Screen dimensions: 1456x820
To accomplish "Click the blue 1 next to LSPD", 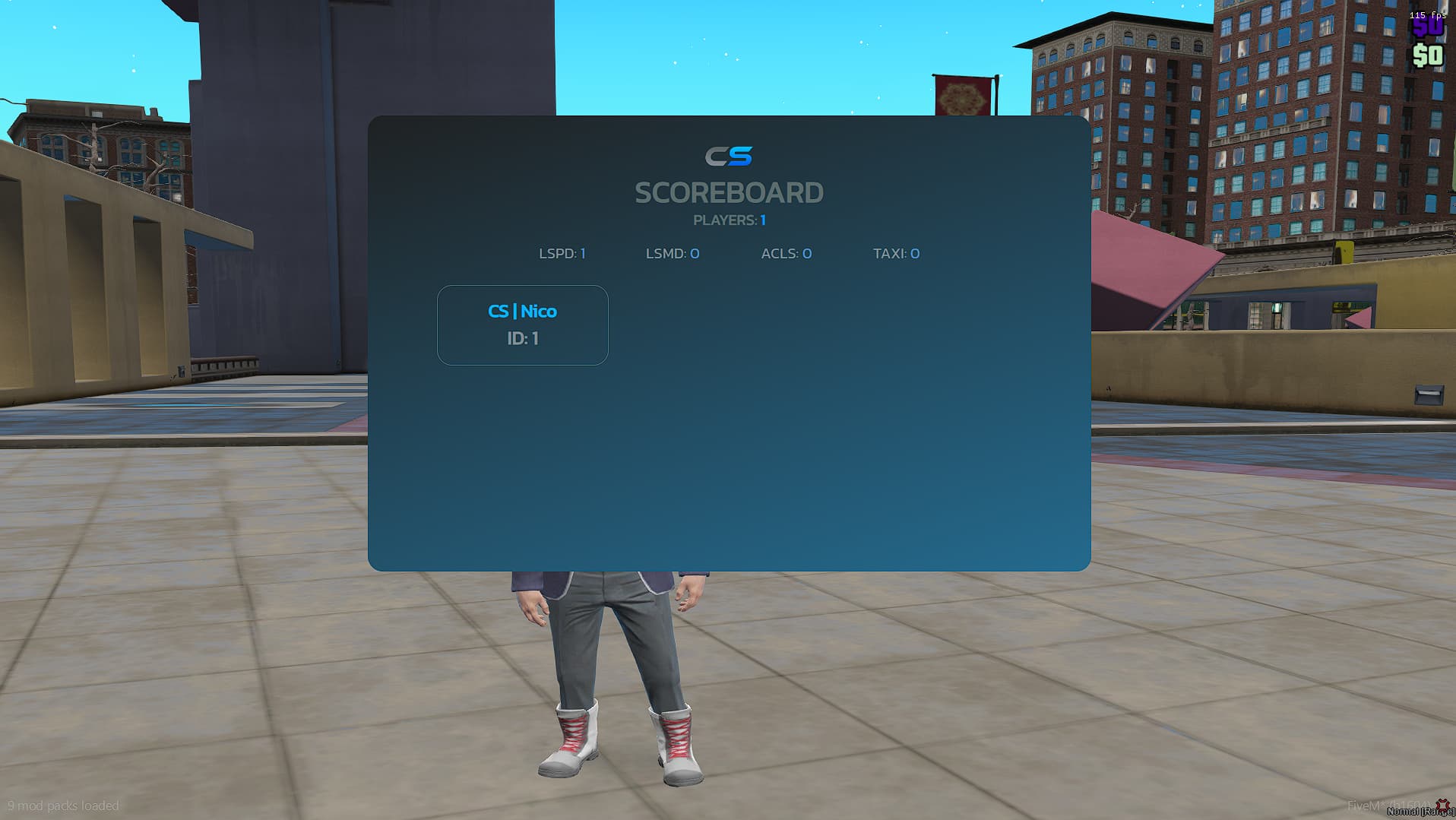I will [583, 253].
